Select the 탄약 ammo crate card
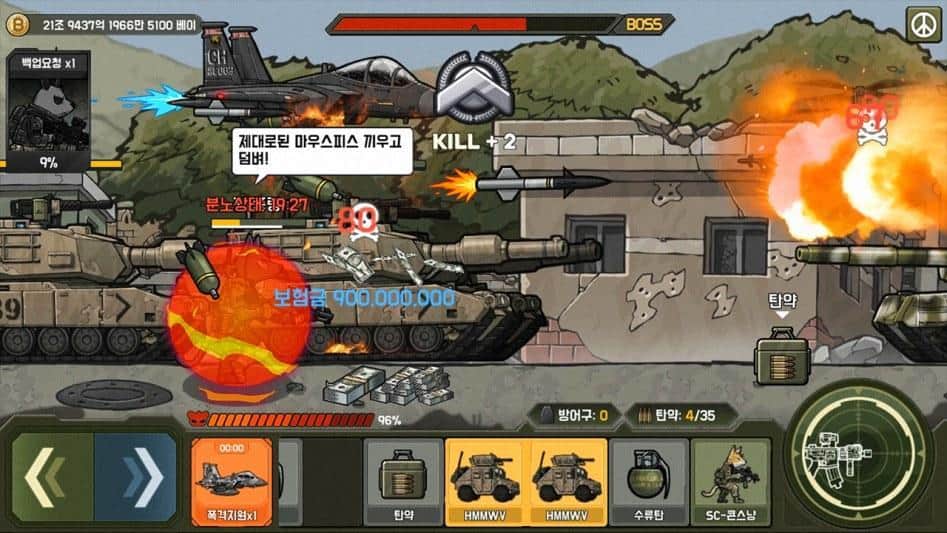This screenshot has height=533, width=947. (403, 481)
